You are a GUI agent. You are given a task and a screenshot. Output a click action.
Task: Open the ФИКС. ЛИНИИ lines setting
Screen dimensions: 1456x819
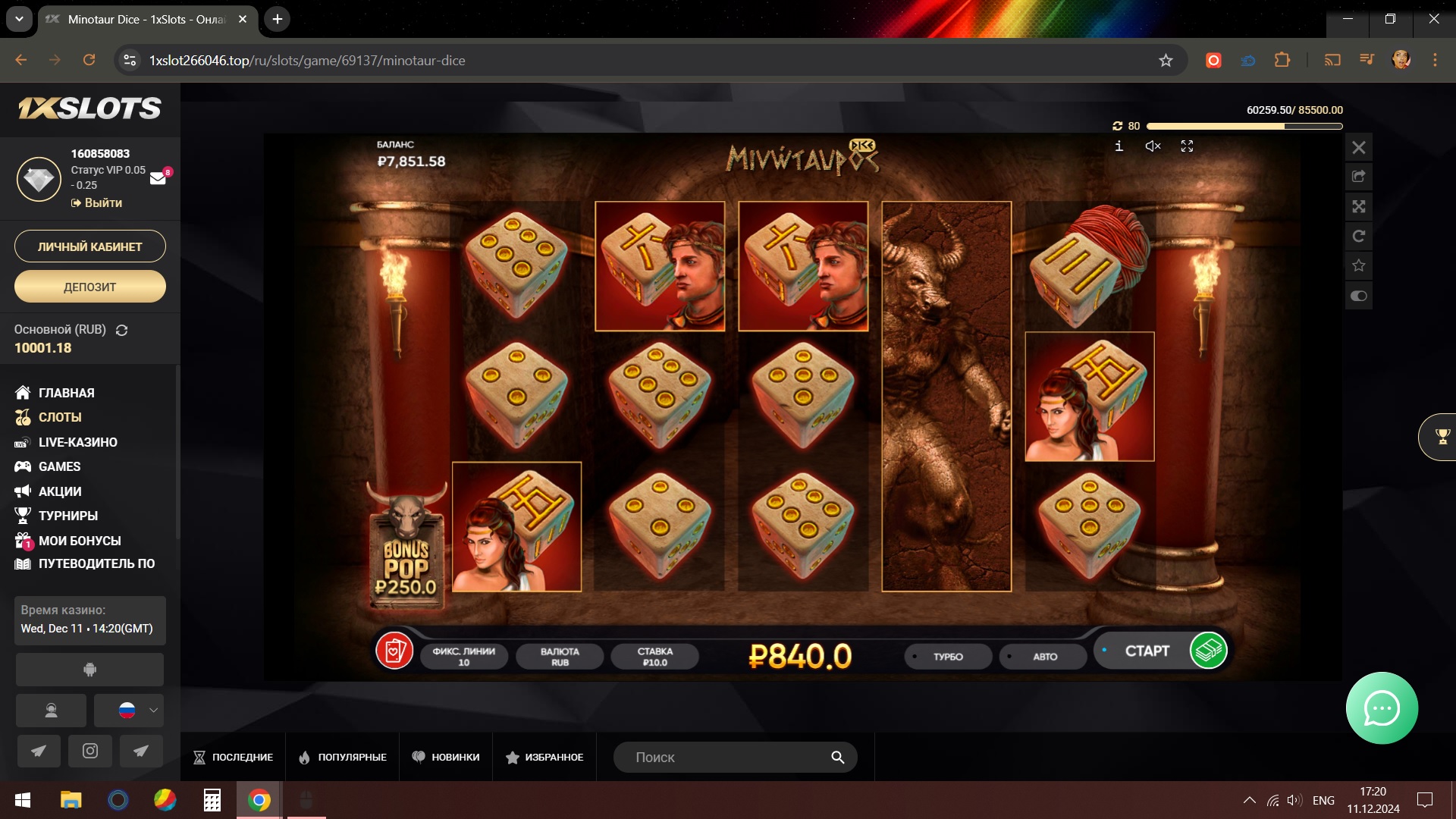(463, 657)
